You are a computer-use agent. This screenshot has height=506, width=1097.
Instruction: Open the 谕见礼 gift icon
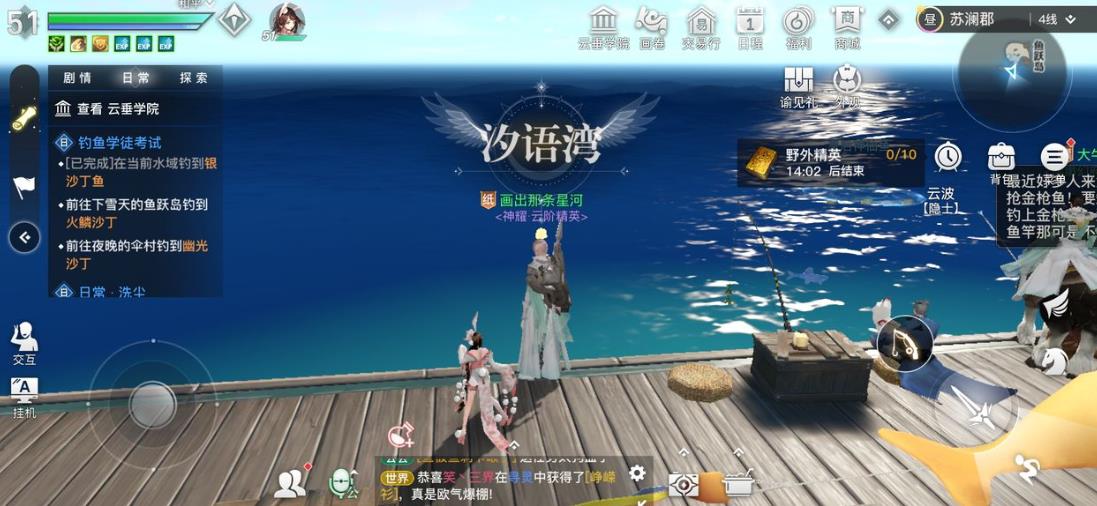point(798,86)
